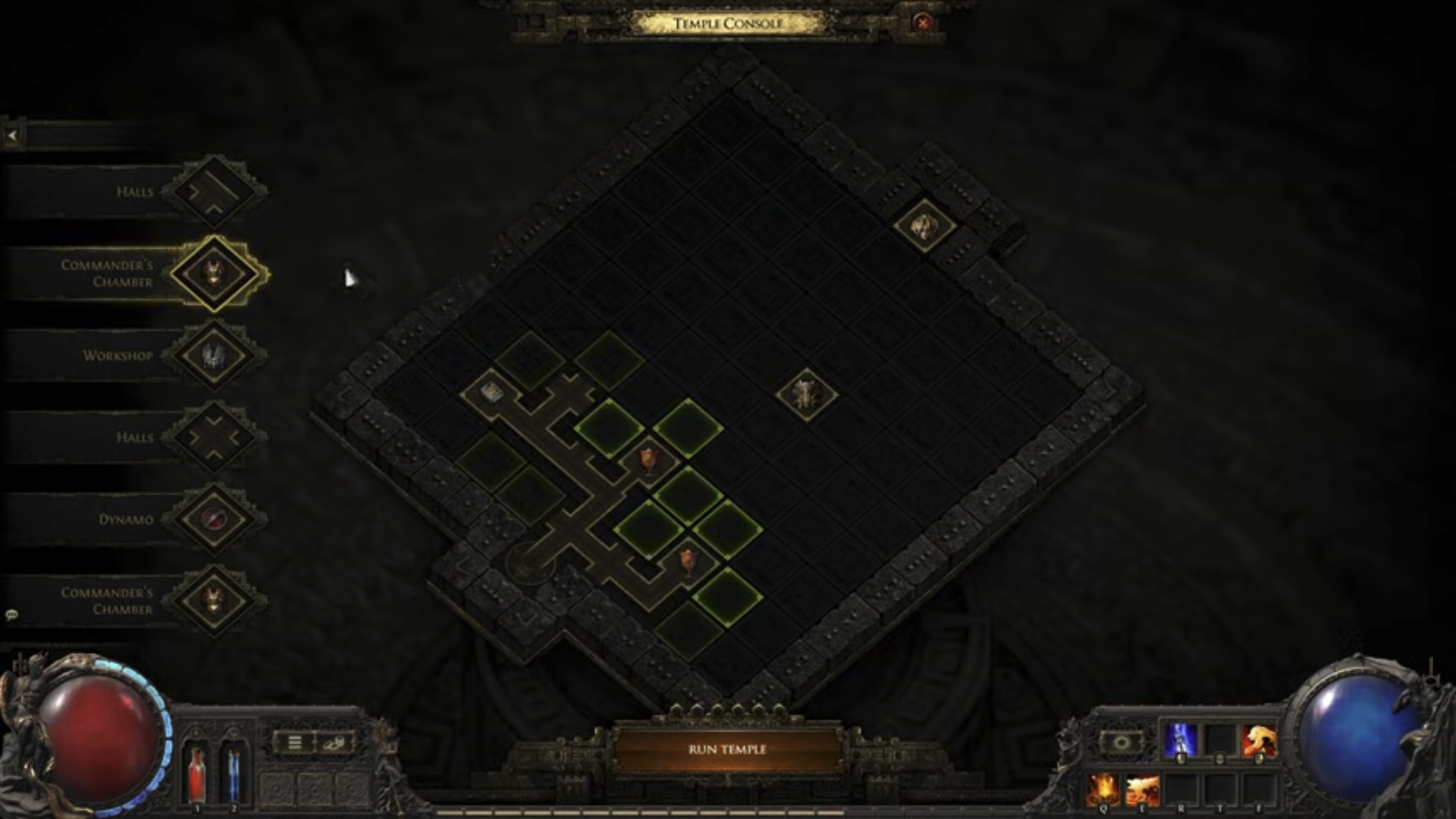Activate the E fire skill
Screen dimensions: 1456x819
1142,789
